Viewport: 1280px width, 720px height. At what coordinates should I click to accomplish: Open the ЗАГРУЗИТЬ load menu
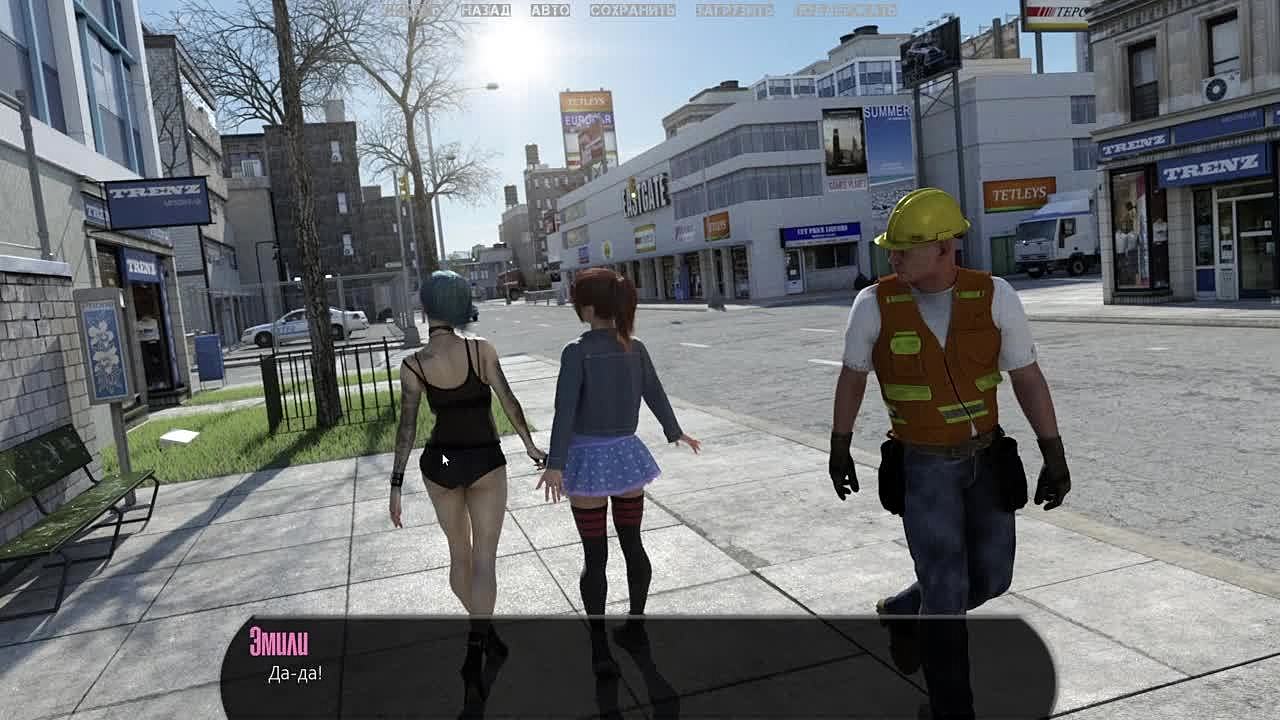coord(734,10)
